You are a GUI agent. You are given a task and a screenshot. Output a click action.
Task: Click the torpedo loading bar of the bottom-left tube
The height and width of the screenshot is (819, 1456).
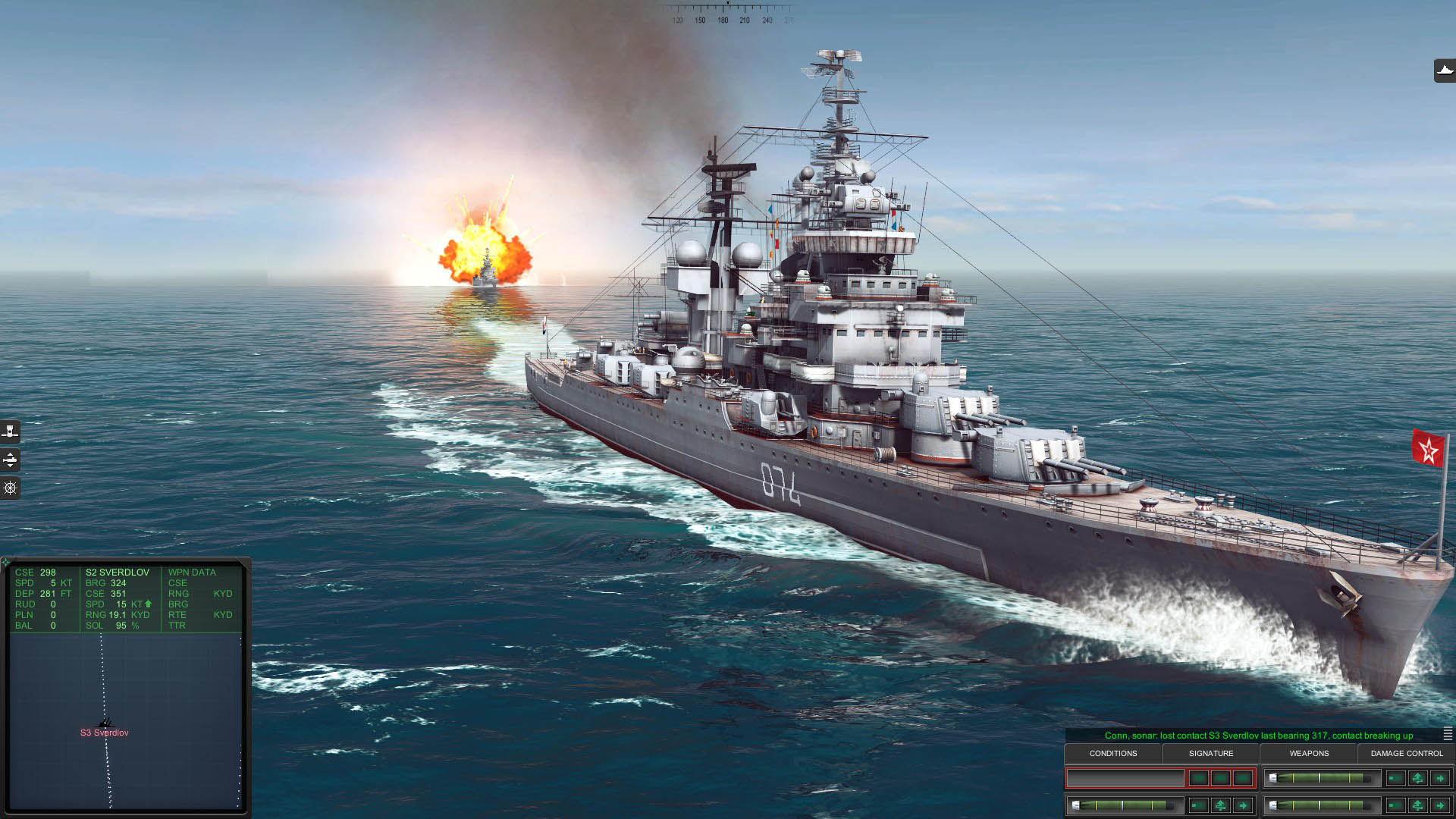tap(1126, 806)
